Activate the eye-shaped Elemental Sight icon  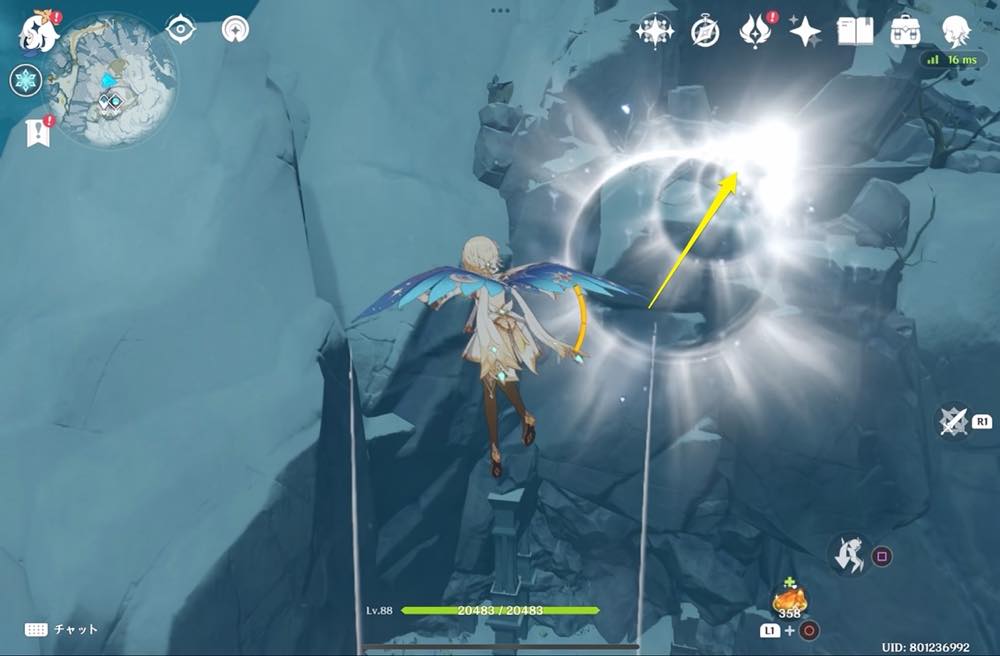coord(180,29)
